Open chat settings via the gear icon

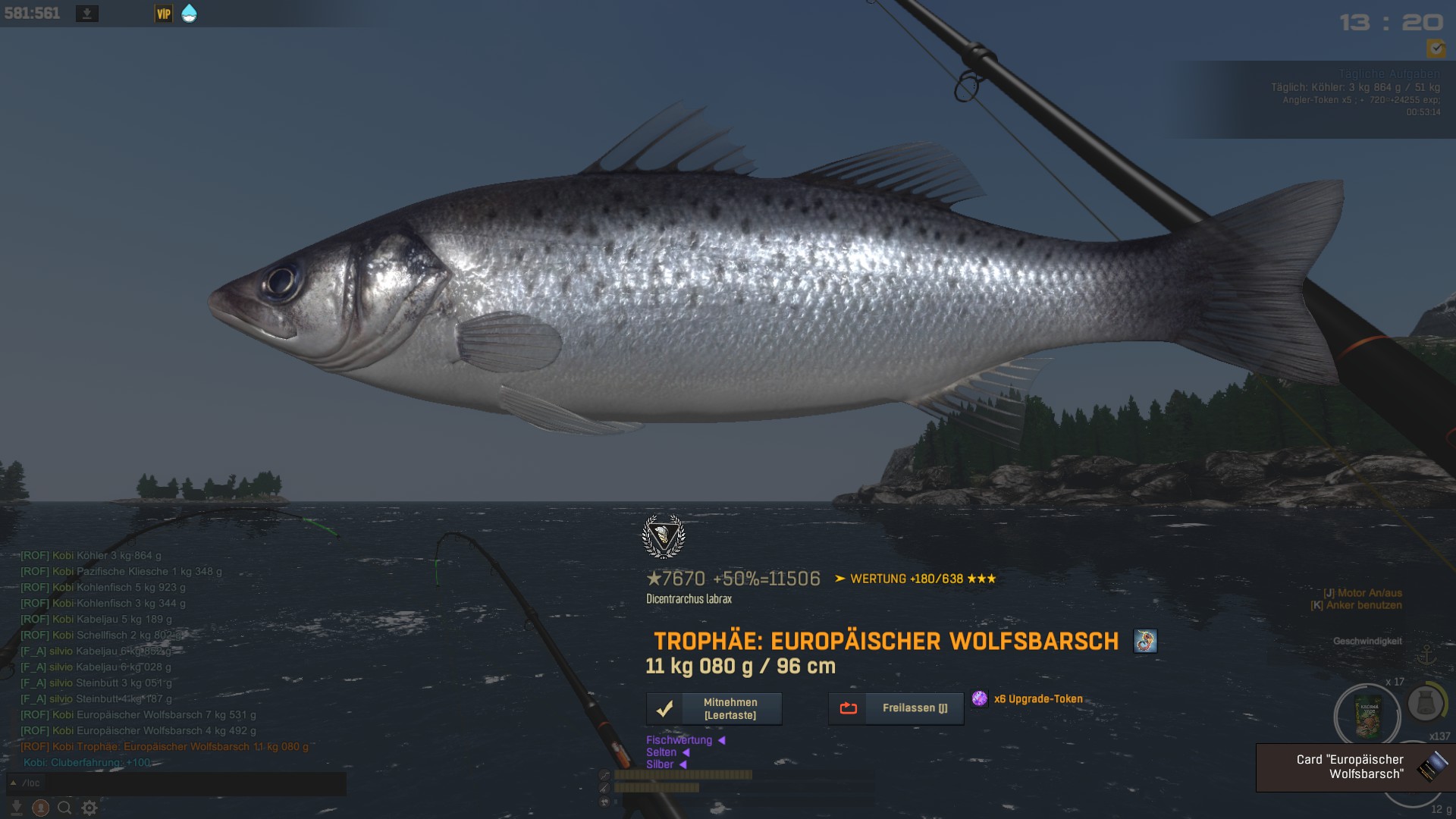pyautogui.click(x=89, y=808)
